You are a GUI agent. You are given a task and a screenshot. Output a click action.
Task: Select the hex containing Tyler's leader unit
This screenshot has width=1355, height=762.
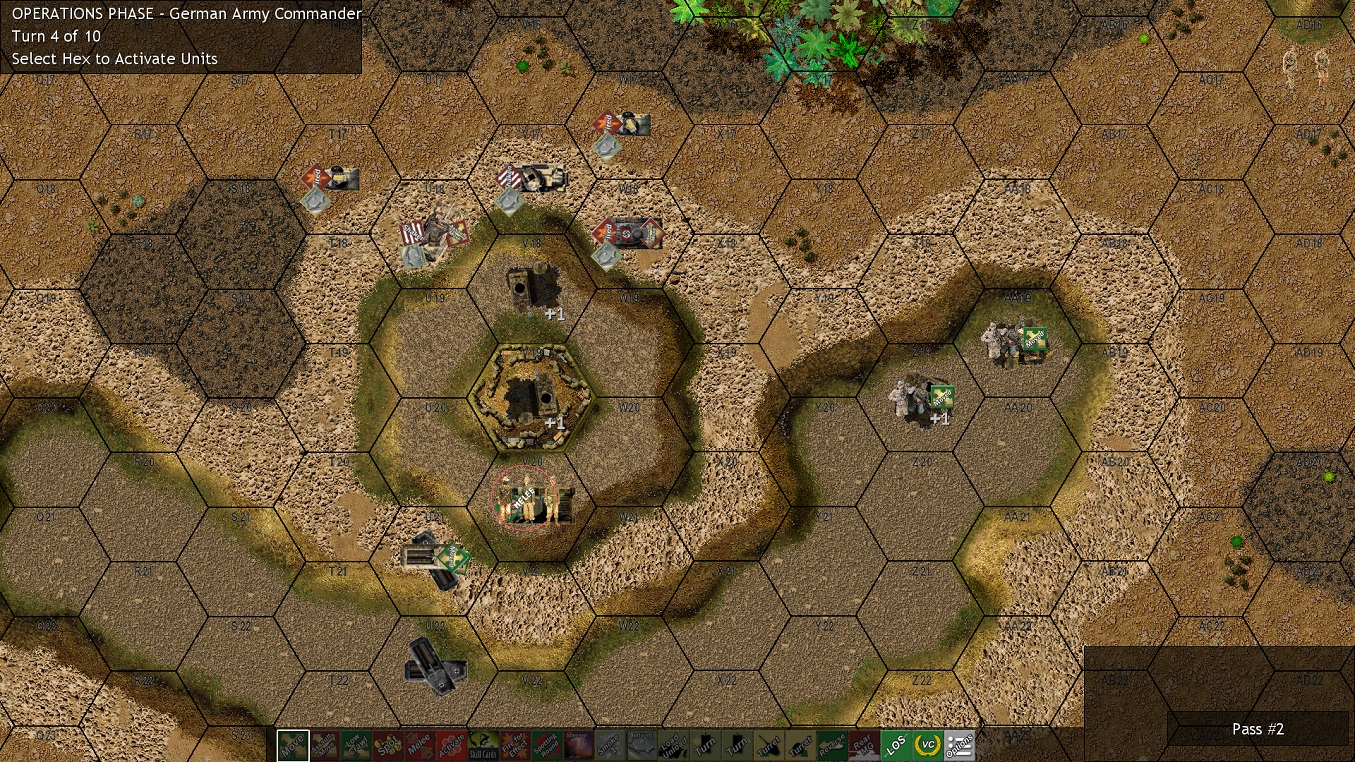click(x=535, y=500)
